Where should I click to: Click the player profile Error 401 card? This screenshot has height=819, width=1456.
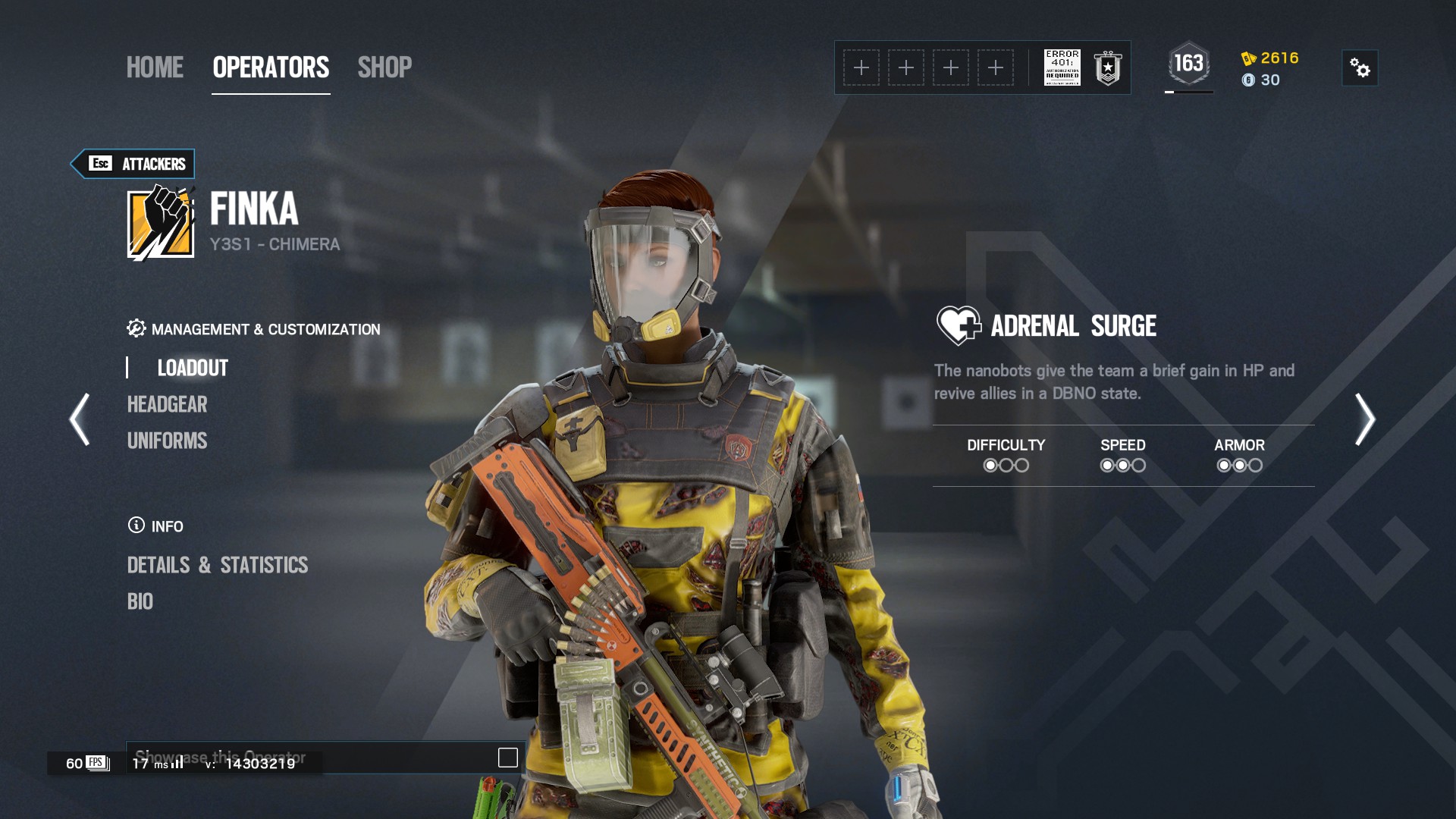(x=1062, y=67)
